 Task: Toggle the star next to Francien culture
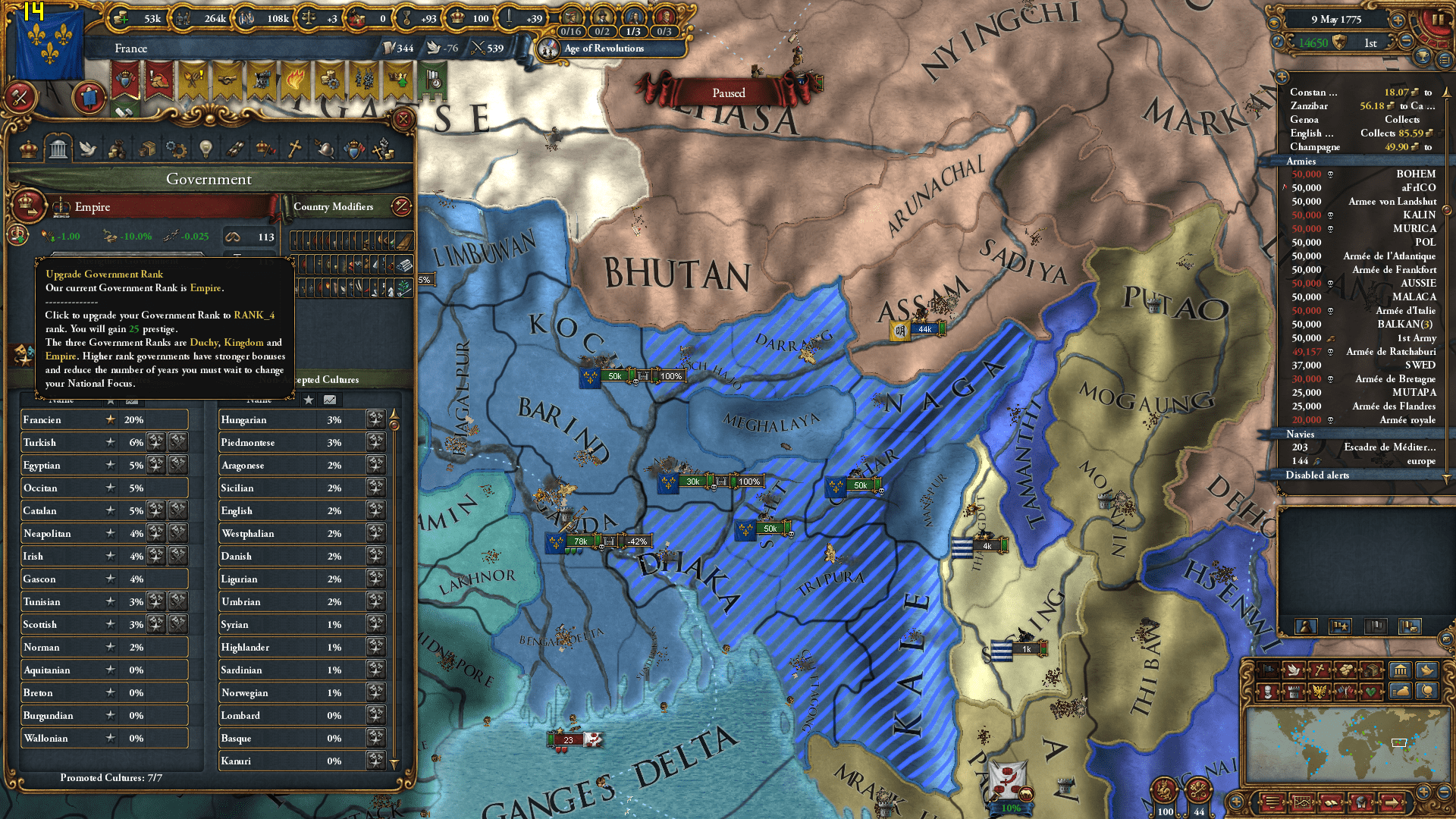point(111,420)
